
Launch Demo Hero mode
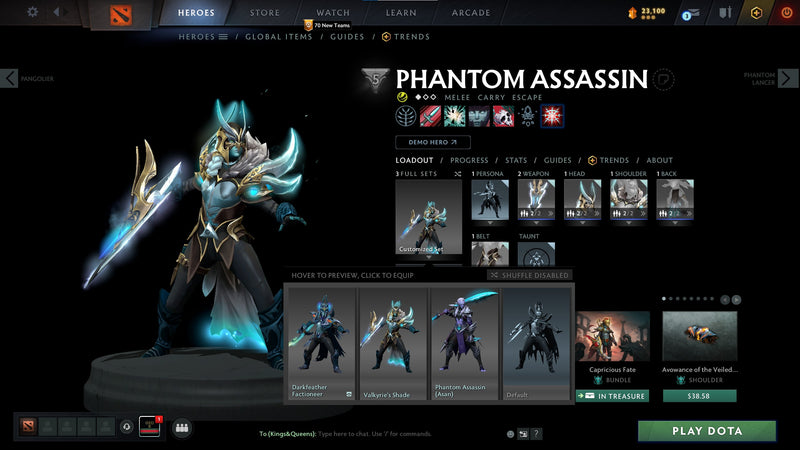tap(433, 142)
